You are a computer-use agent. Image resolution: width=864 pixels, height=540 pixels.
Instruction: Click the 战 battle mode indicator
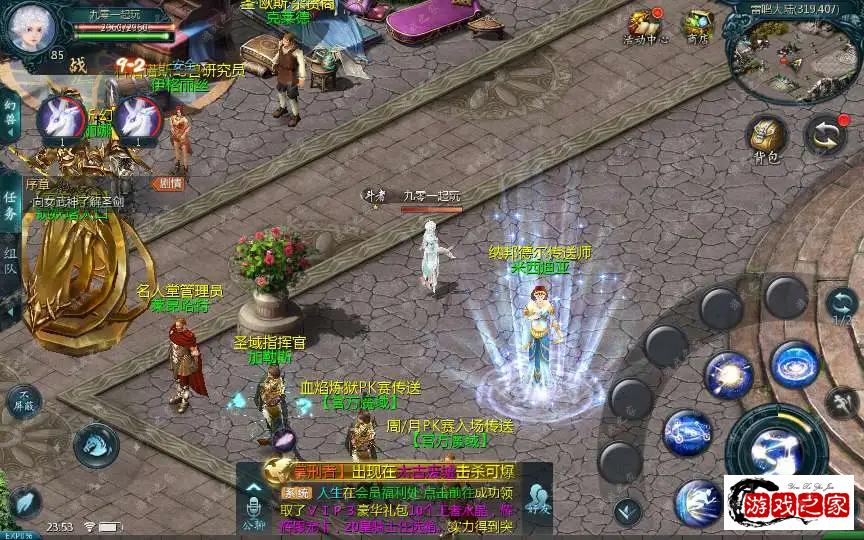[78, 64]
